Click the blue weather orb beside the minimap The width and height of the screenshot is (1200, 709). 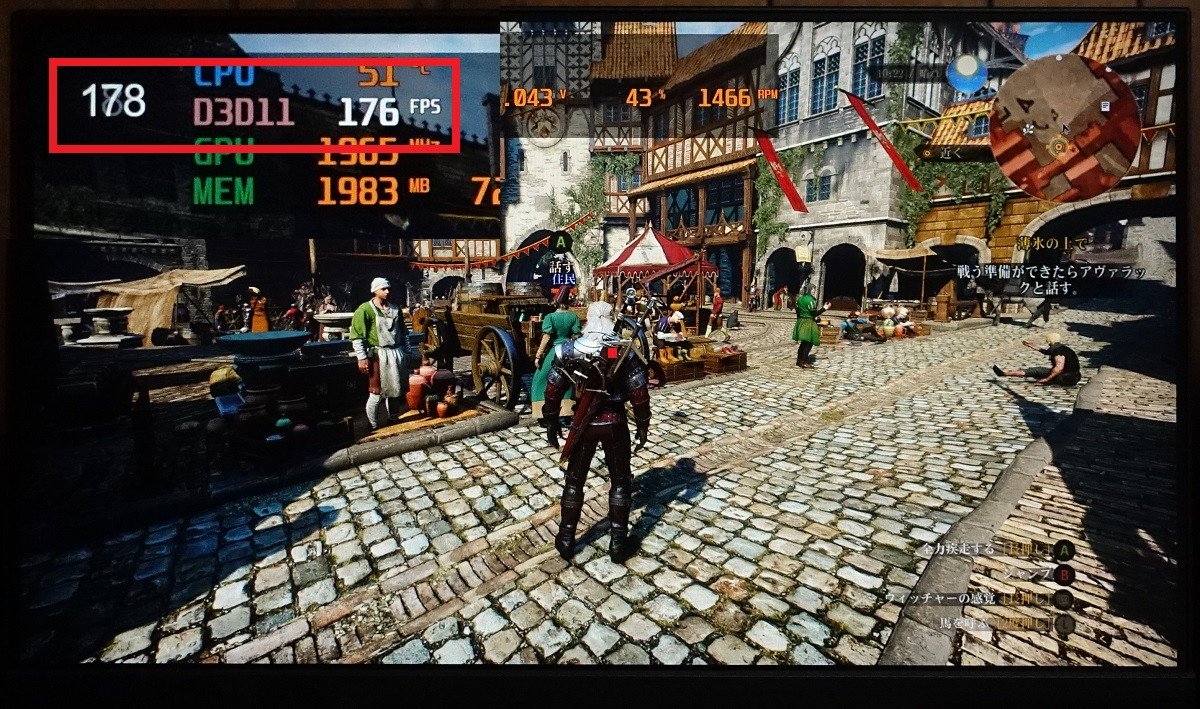click(966, 73)
